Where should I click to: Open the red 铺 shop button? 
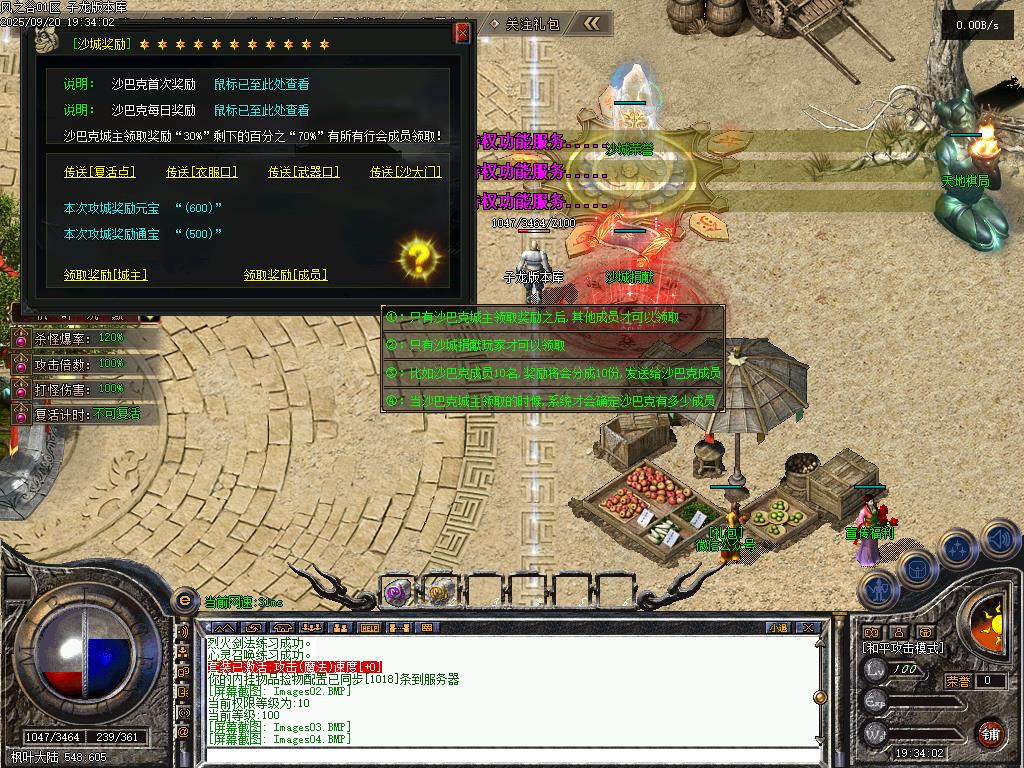pyautogui.click(x=990, y=732)
